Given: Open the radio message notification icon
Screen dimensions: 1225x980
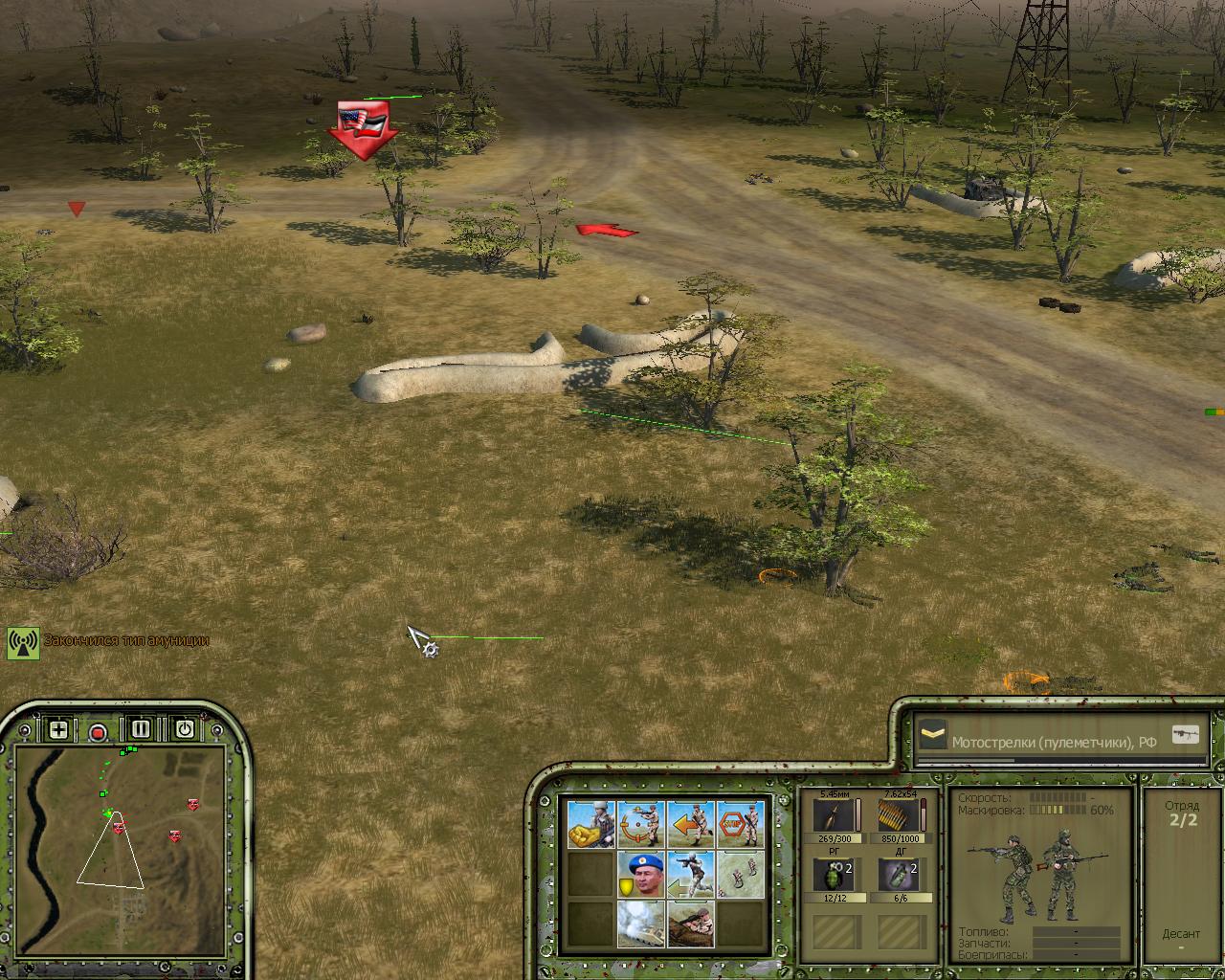Looking at the screenshot, I should click(23, 642).
